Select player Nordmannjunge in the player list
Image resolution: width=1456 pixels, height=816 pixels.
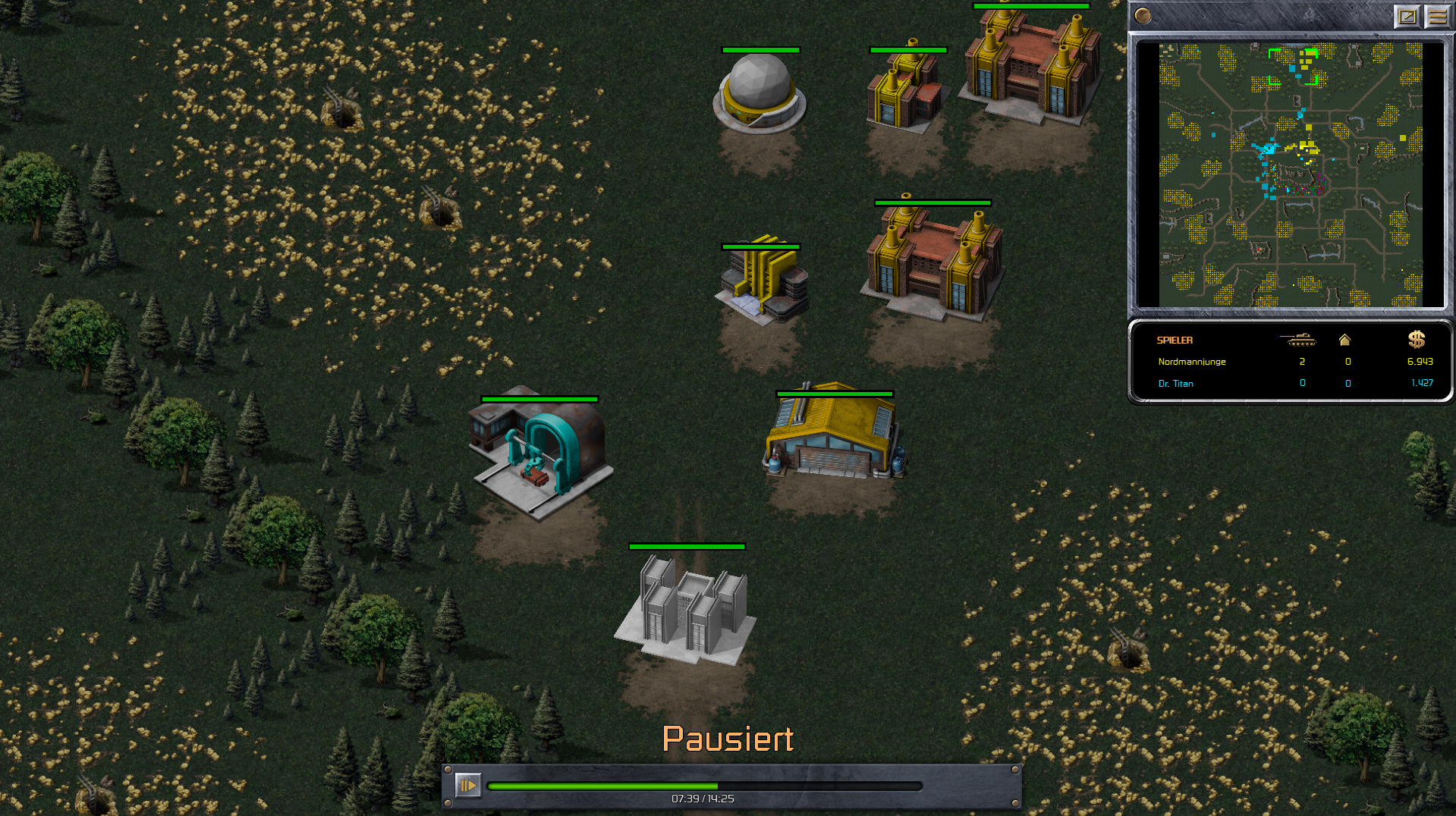1191,362
